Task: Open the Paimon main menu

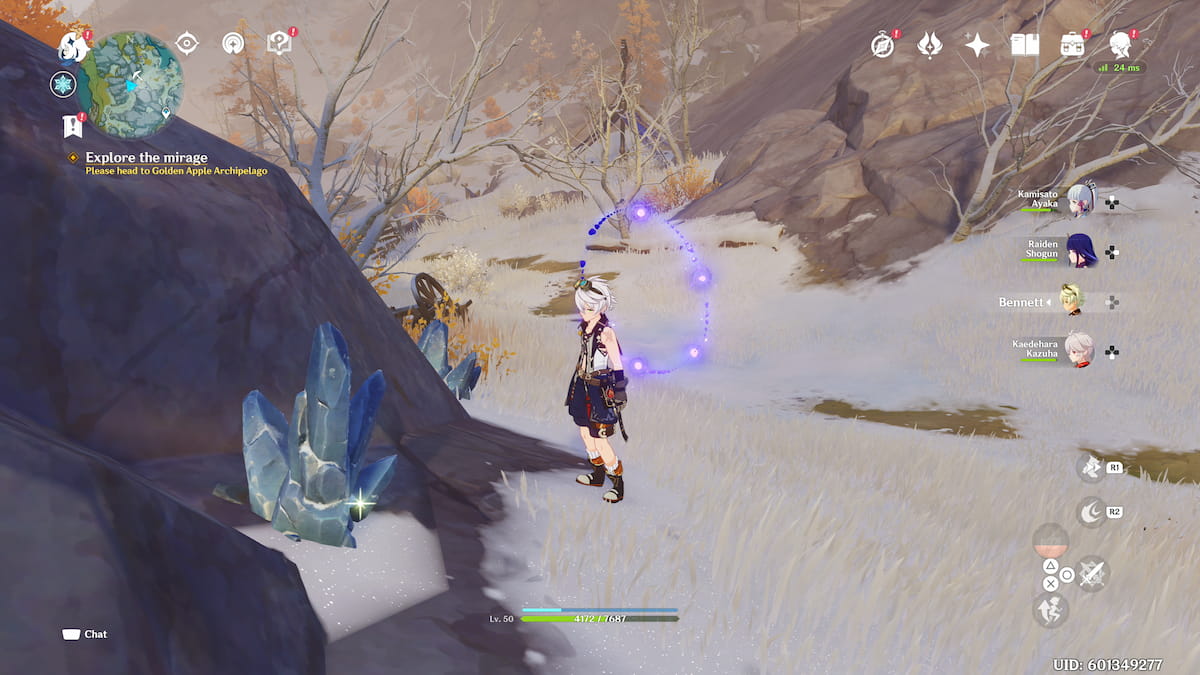Action: [72, 46]
